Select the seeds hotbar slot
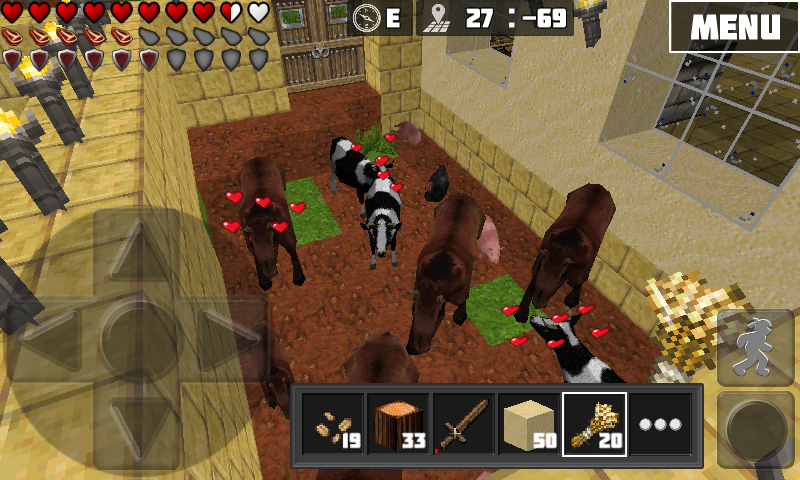800x480 pixels. coord(331,424)
